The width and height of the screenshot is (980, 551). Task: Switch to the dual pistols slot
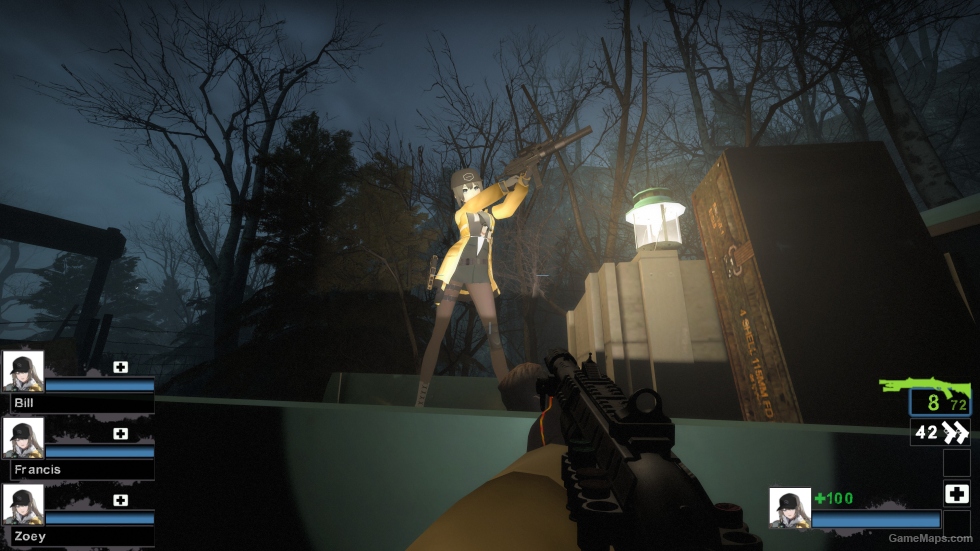(940, 432)
